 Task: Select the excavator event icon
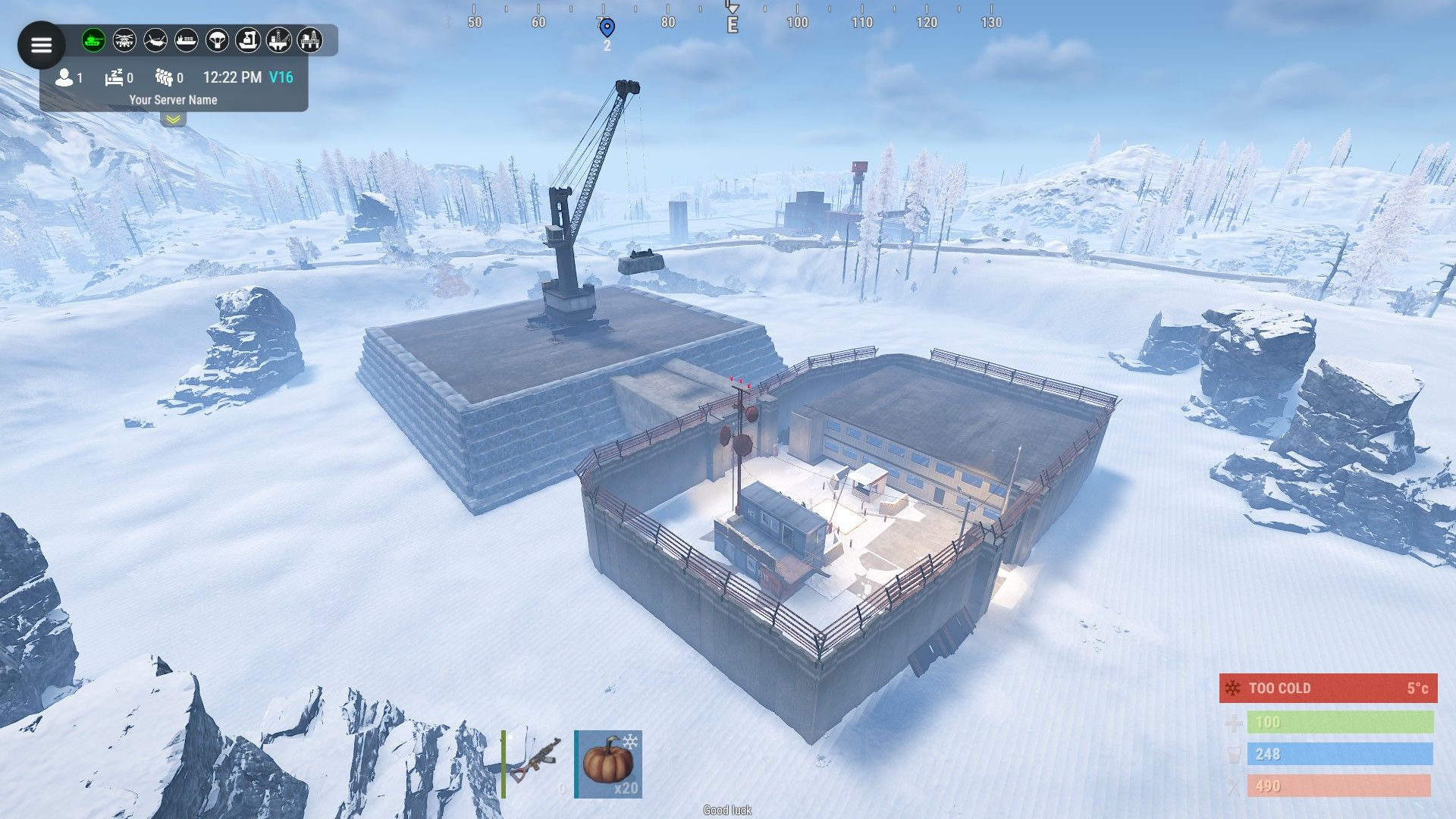click(248, 40)
